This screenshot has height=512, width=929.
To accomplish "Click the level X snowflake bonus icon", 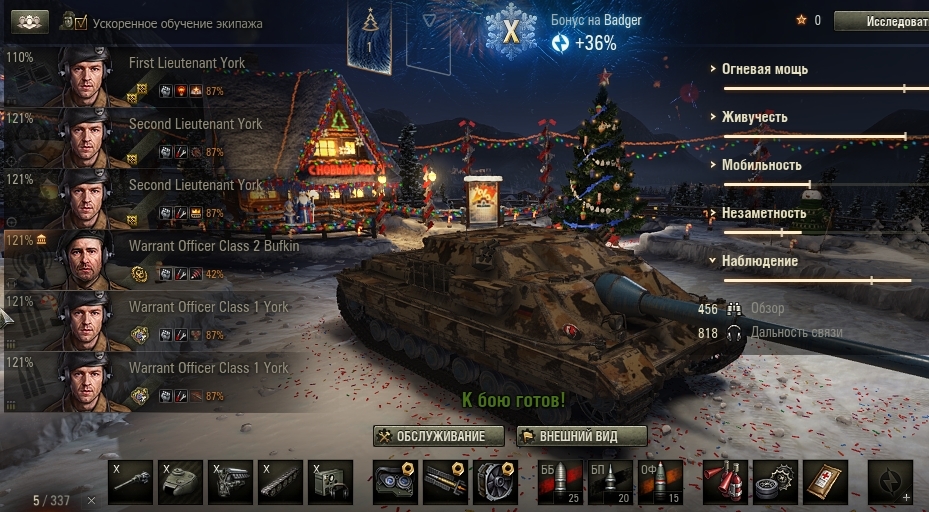I will pyautogui.click(x=511, y=31).
